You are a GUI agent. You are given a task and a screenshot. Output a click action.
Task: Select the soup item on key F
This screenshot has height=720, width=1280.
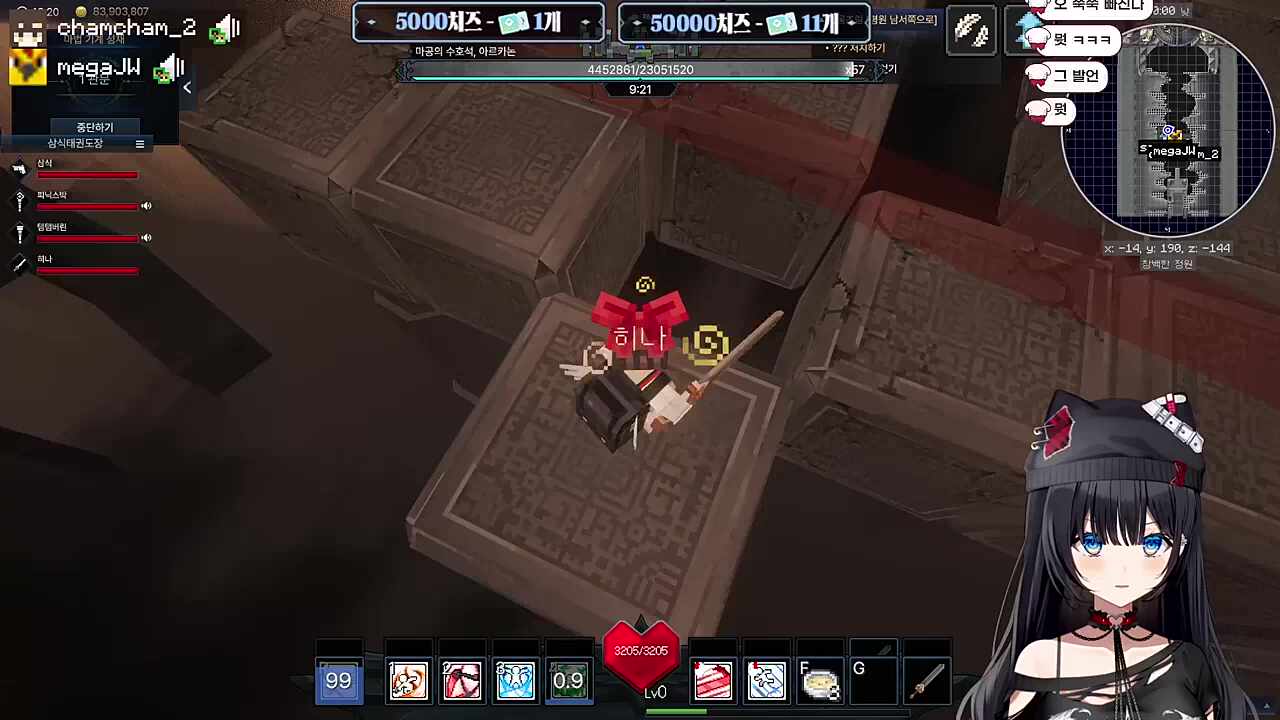820,680
